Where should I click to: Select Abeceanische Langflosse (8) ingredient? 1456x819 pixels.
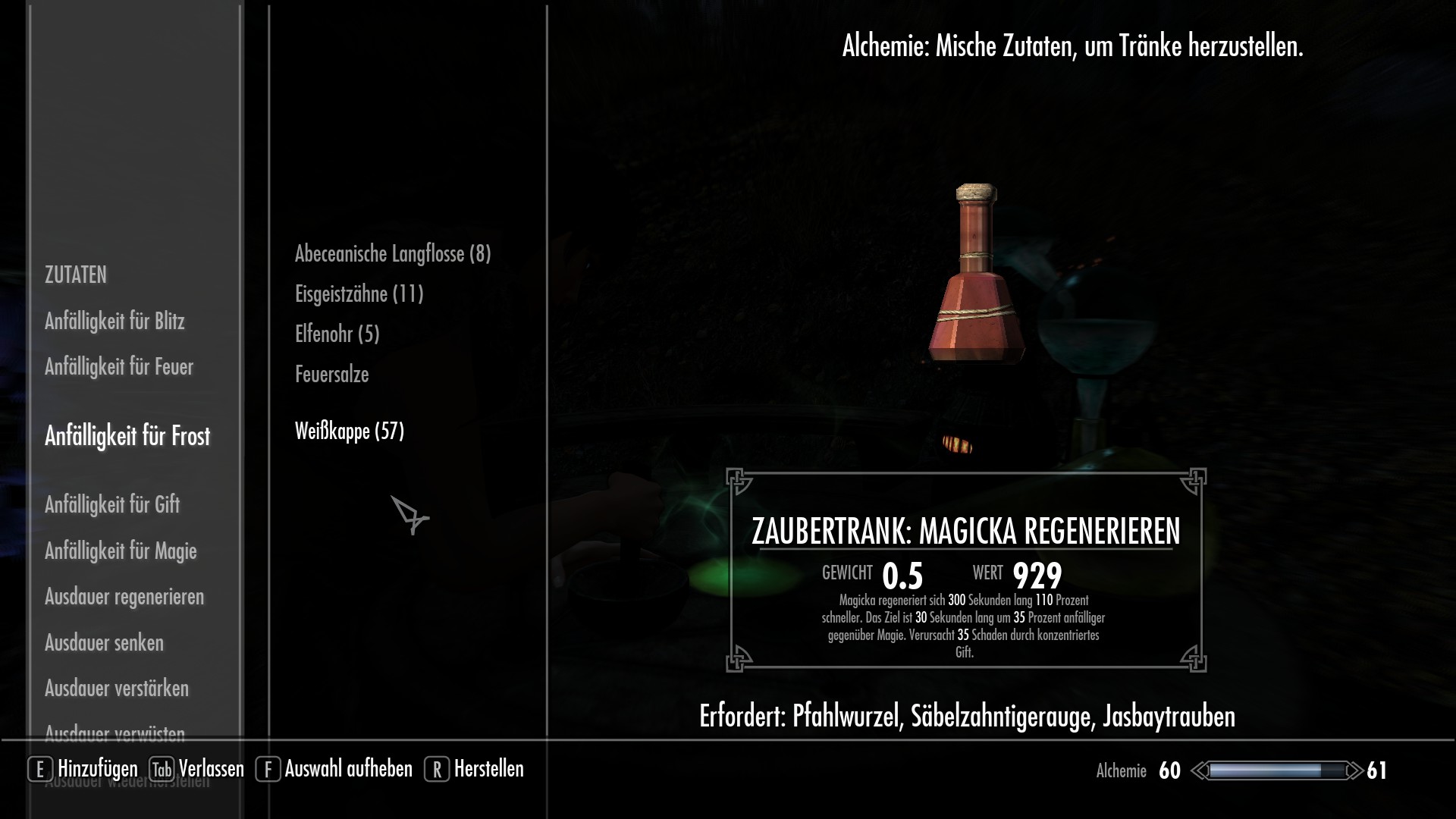click(x=393, y=255)
